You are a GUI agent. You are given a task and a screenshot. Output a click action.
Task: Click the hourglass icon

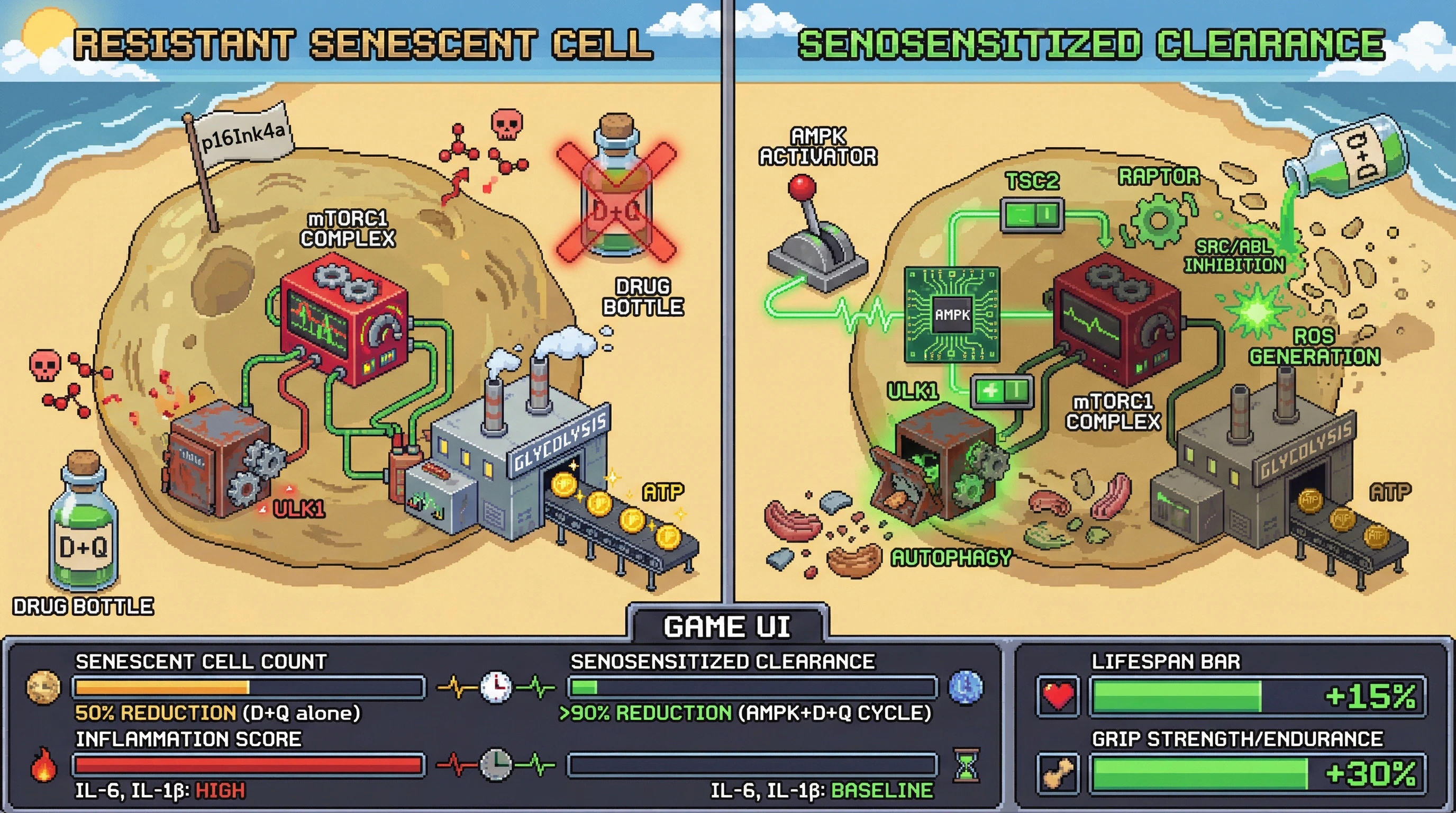point(966,765)
